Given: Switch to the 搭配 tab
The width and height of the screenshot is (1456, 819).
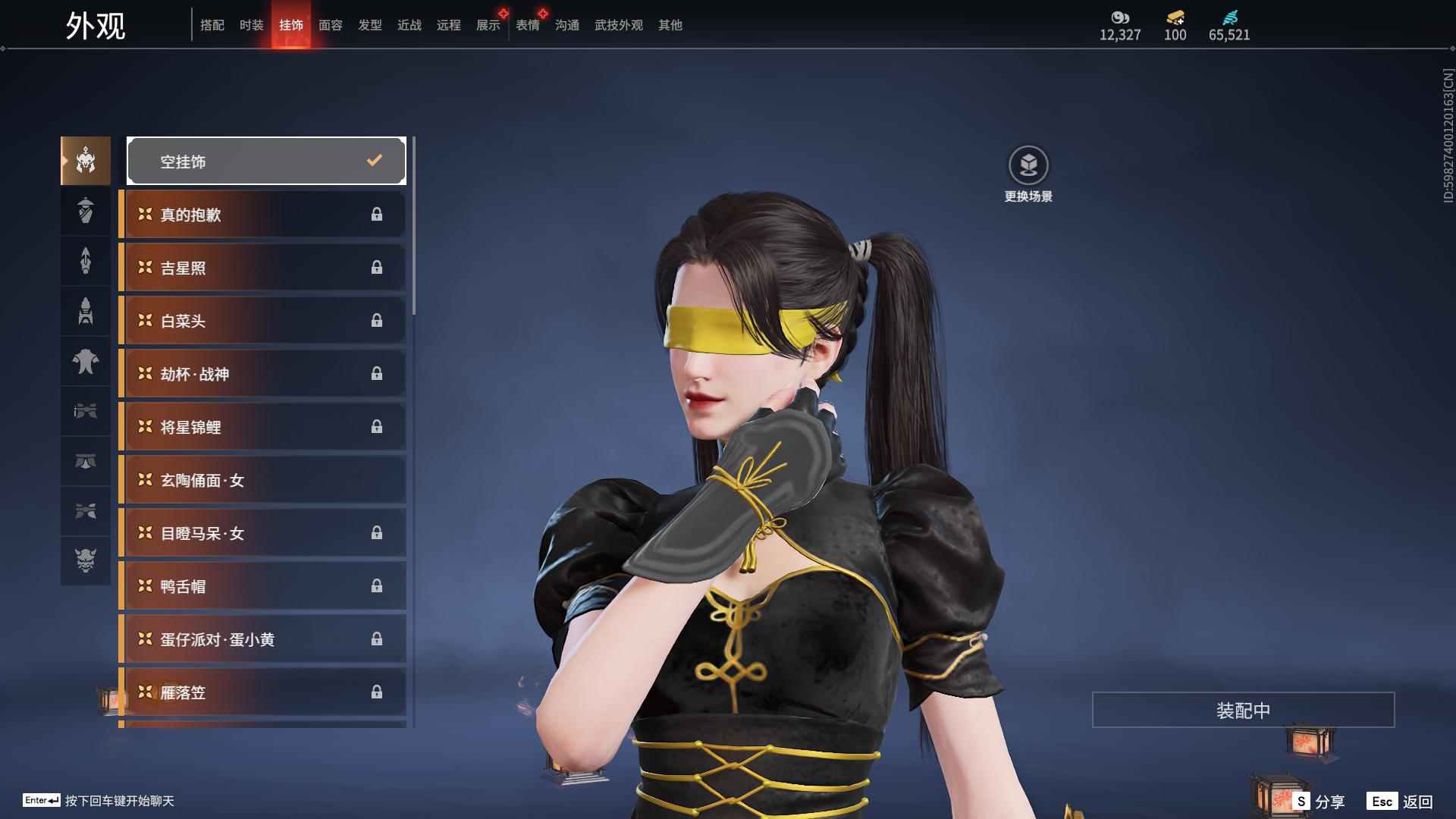Looking at the screenshot, I should point(212,25).
